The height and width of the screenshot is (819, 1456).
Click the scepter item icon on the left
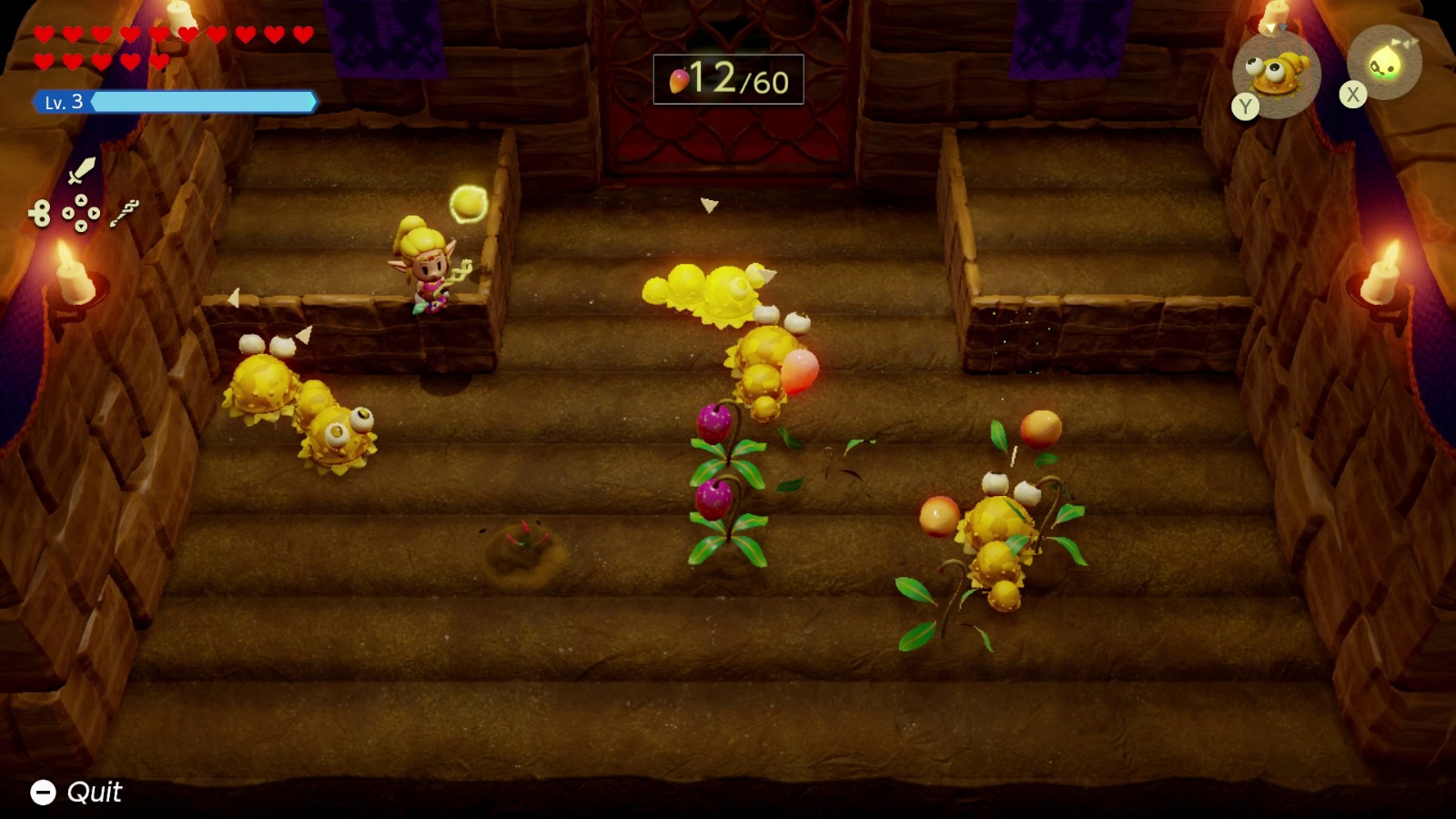(125, 213)
